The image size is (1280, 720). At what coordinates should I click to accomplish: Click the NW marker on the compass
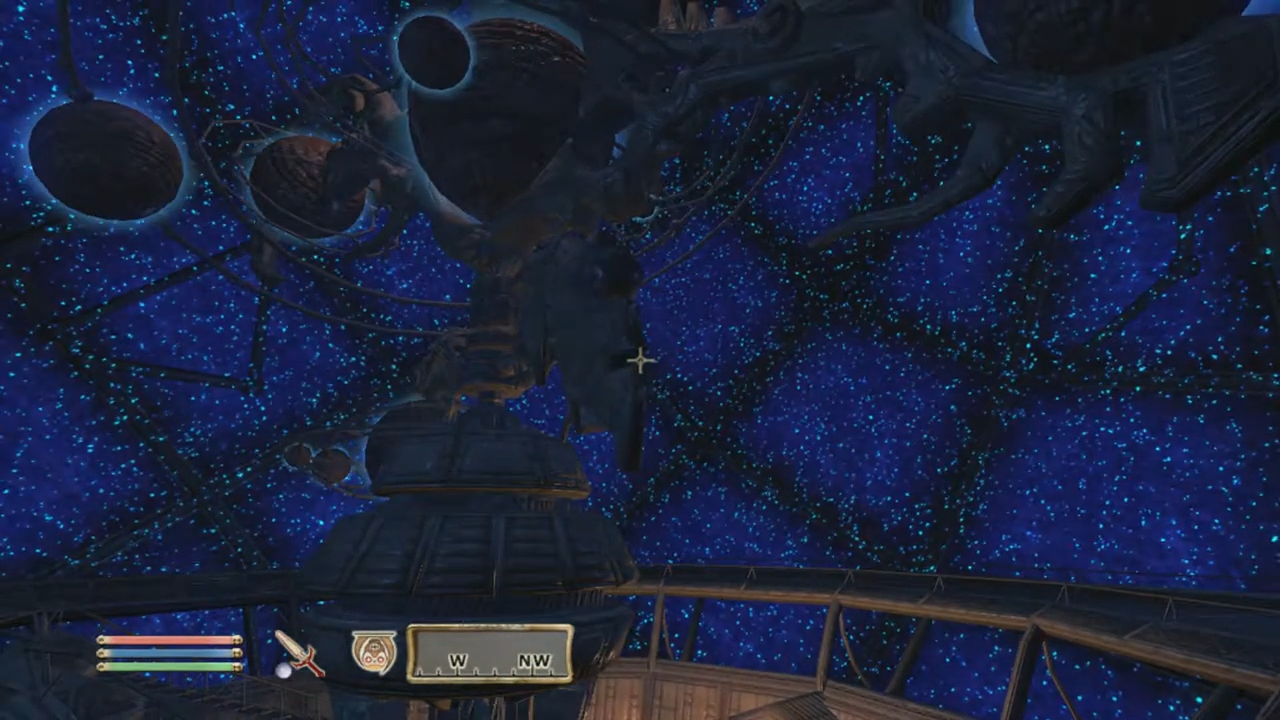click(x=533, y=661)
